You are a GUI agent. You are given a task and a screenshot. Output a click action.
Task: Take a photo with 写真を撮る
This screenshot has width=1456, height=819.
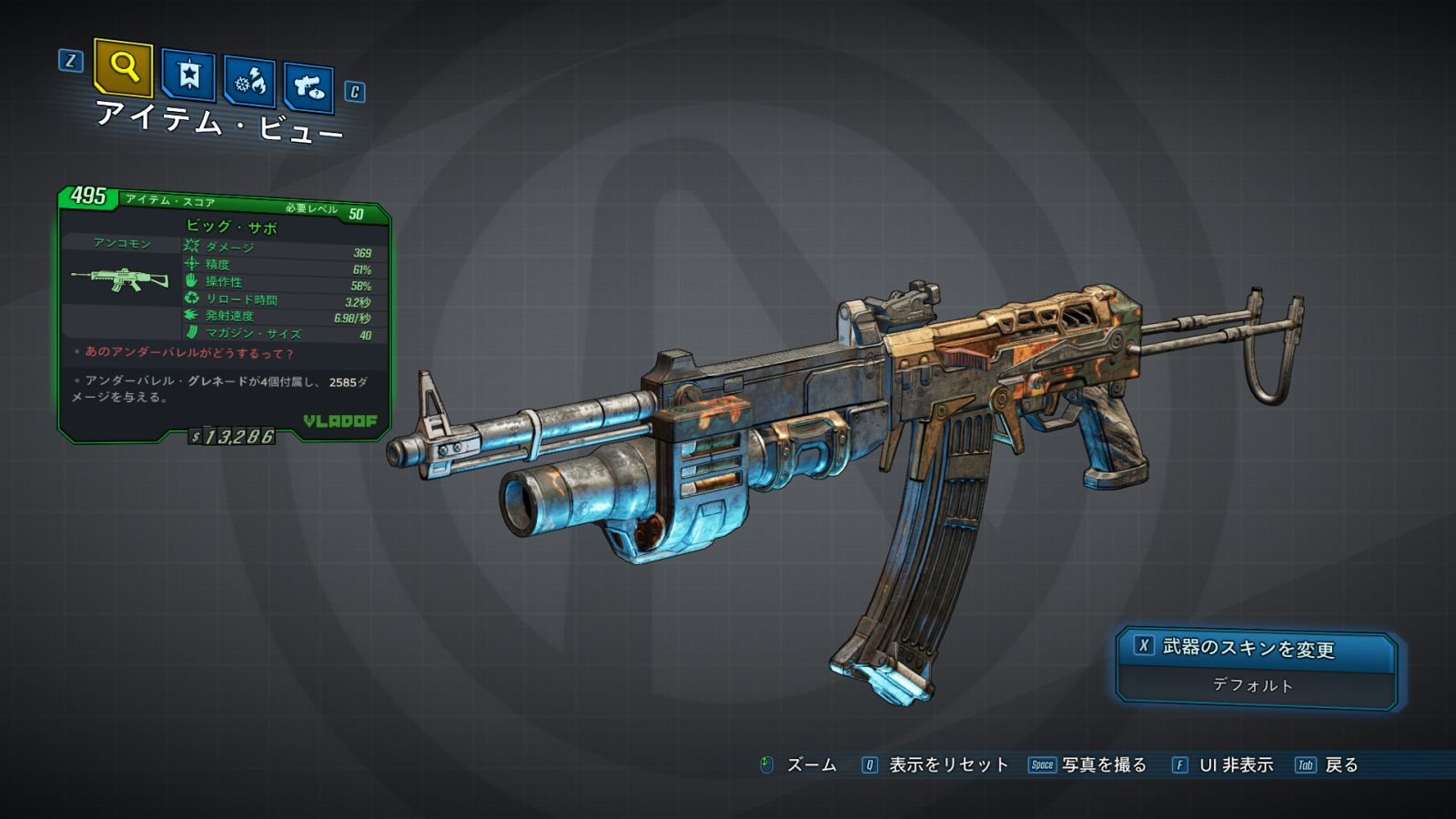click(x=1103, y=765)
